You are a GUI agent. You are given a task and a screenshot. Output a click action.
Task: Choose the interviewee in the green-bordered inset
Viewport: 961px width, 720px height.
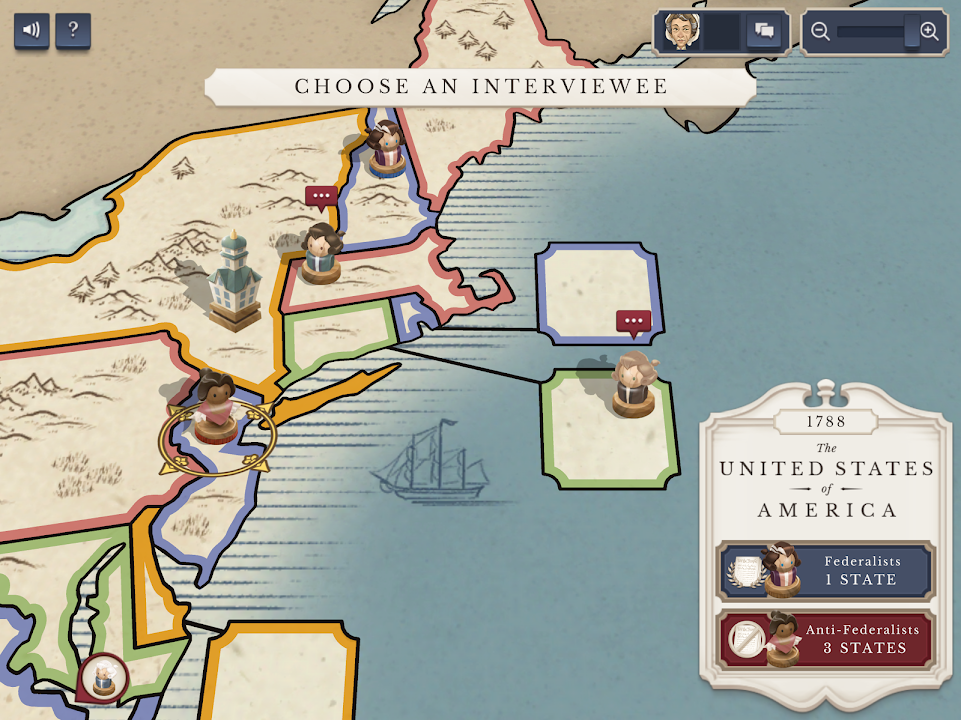pyautogui.click(x=634, y=385)
